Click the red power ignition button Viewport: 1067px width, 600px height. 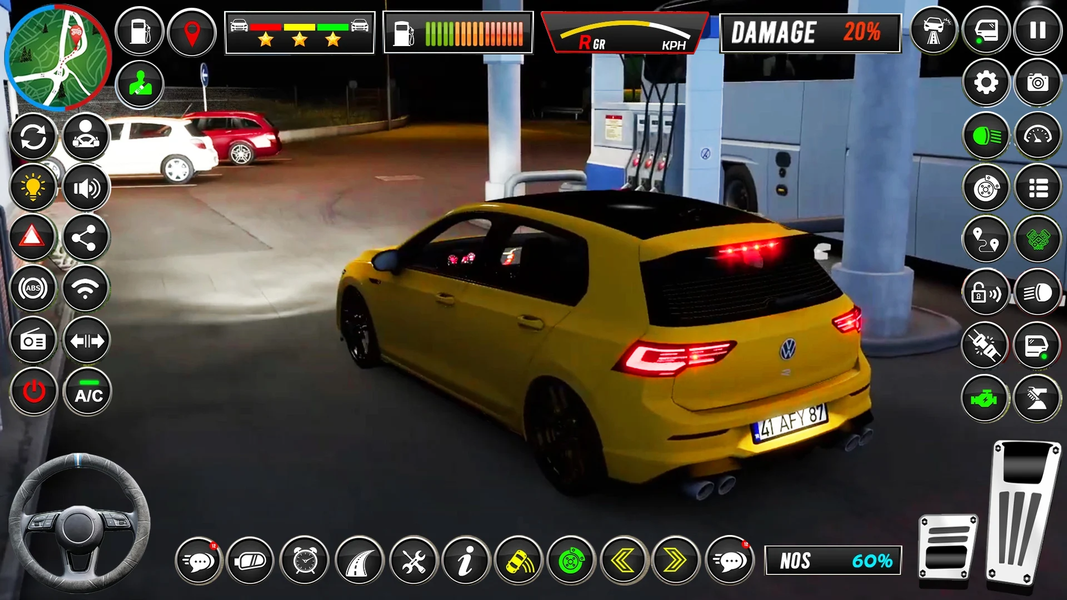pos(33,392)
